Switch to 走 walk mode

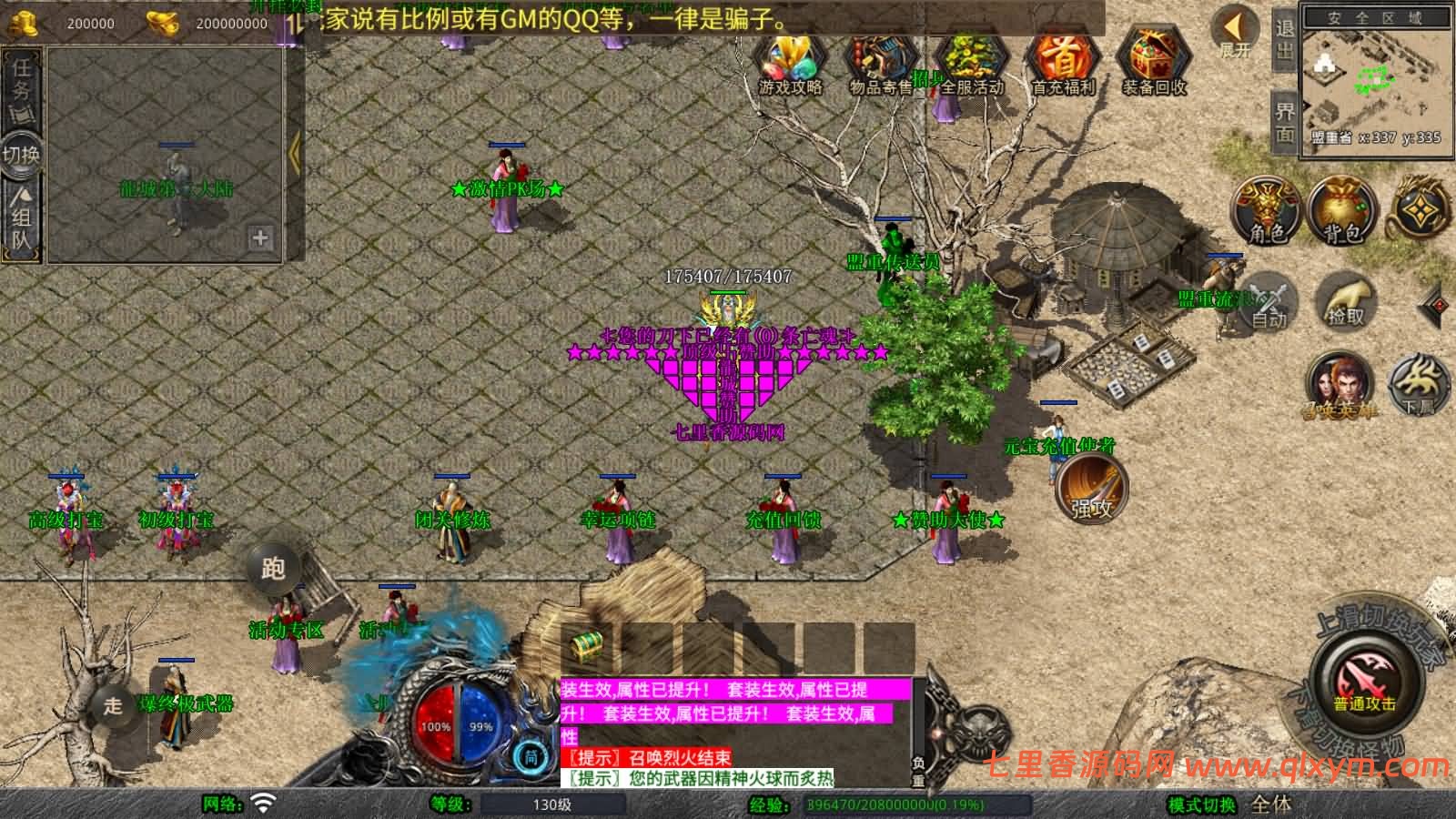tap(113, 705)
